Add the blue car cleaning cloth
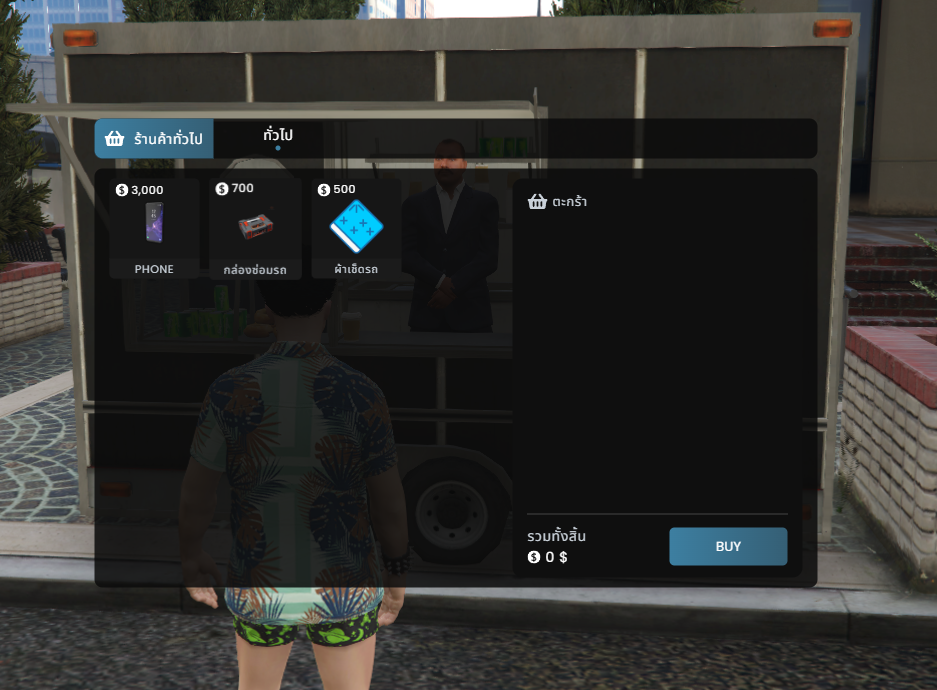Screen dimensions: 937x690 (356, 229)
